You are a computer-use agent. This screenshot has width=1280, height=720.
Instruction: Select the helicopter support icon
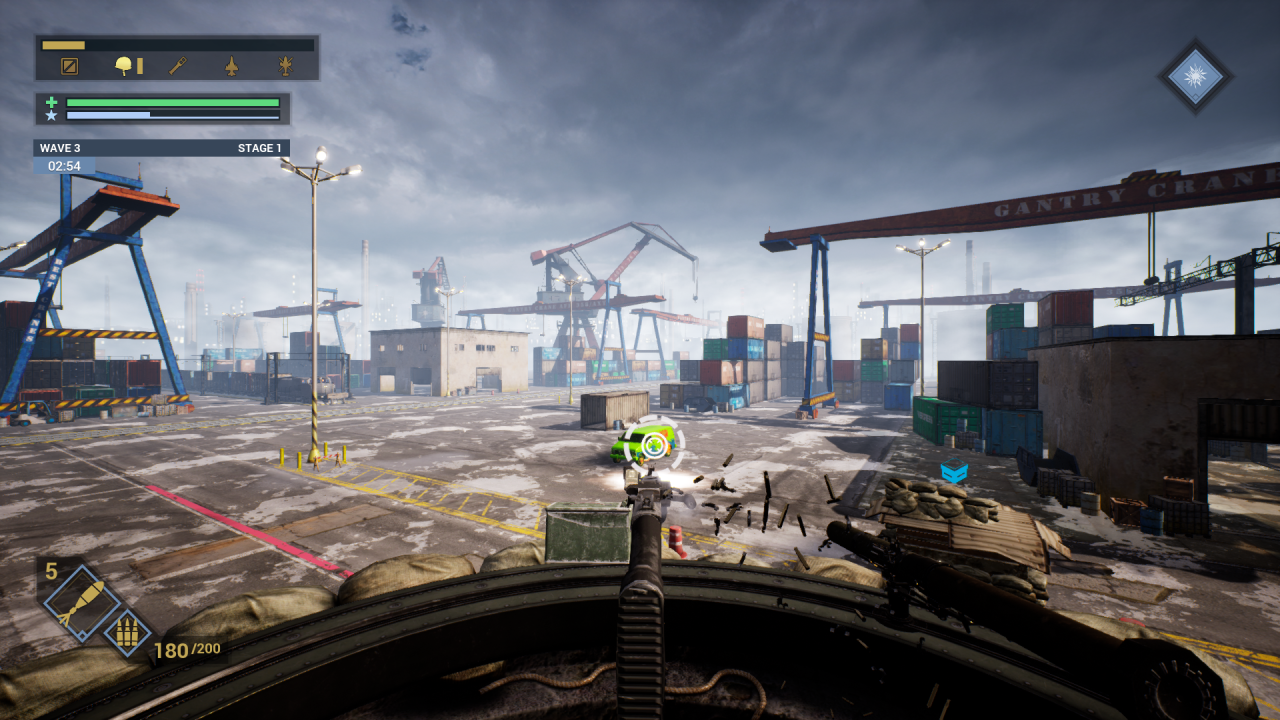[286, 66]
